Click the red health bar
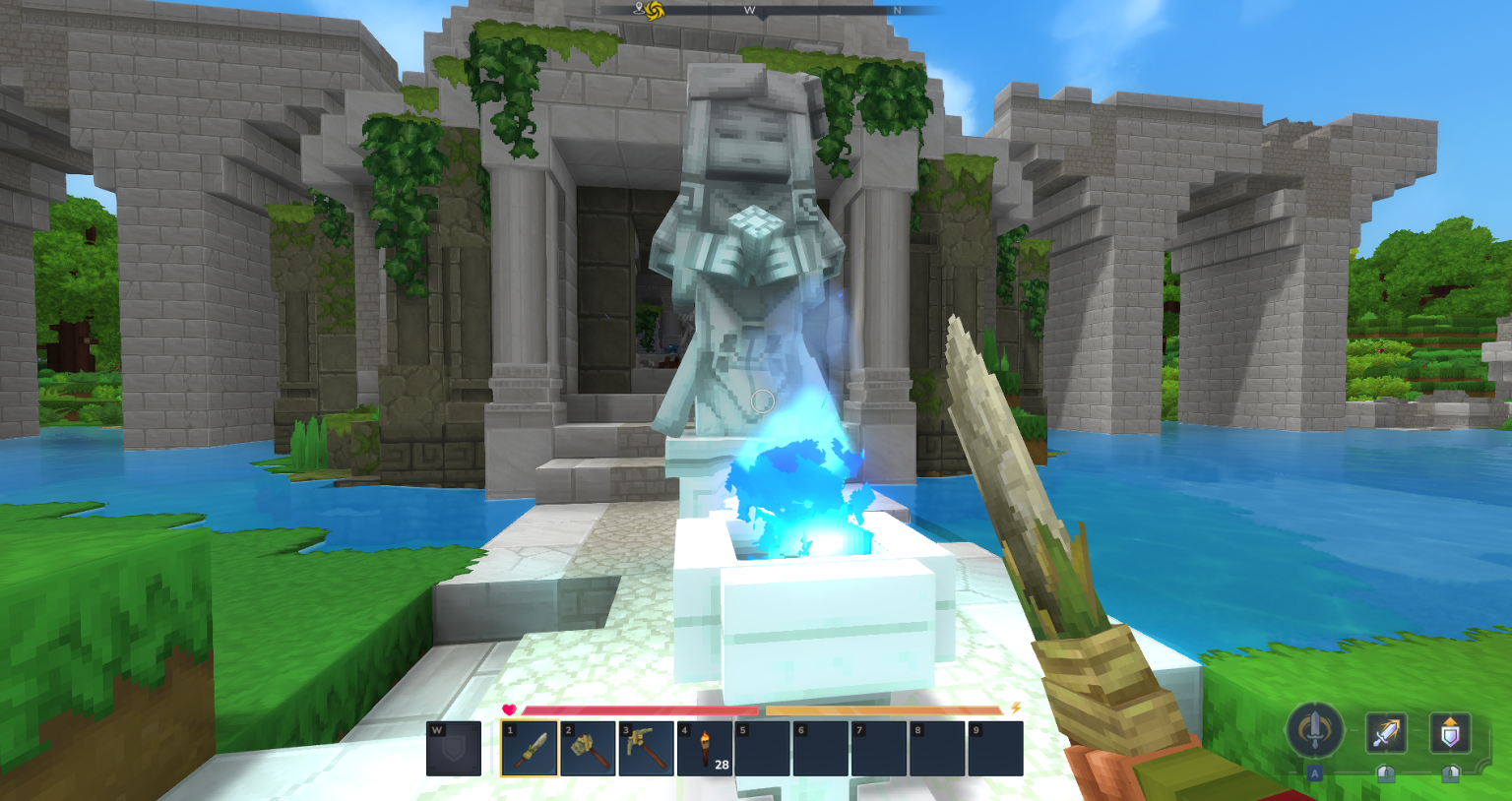This screenshot has height=801, width=1512. point(640,710)
